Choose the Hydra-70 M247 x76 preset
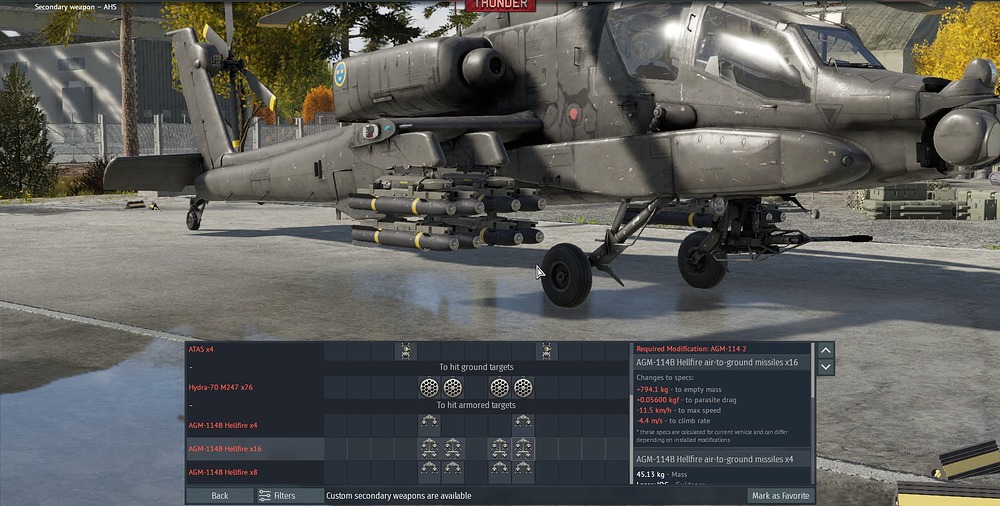 click(x=224, y=387)
